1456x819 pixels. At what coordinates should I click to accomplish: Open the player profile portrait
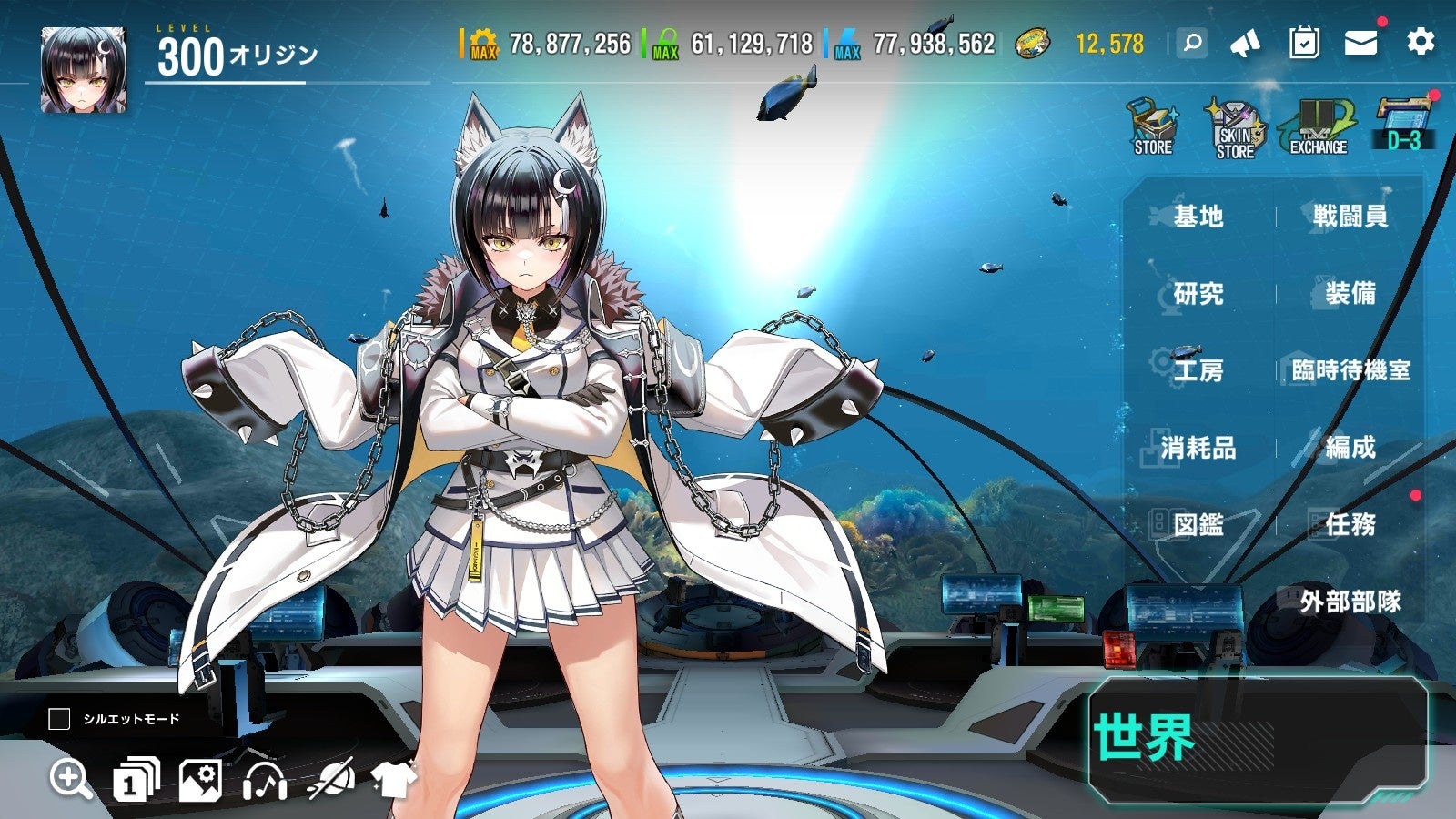[x=83, y=70]
